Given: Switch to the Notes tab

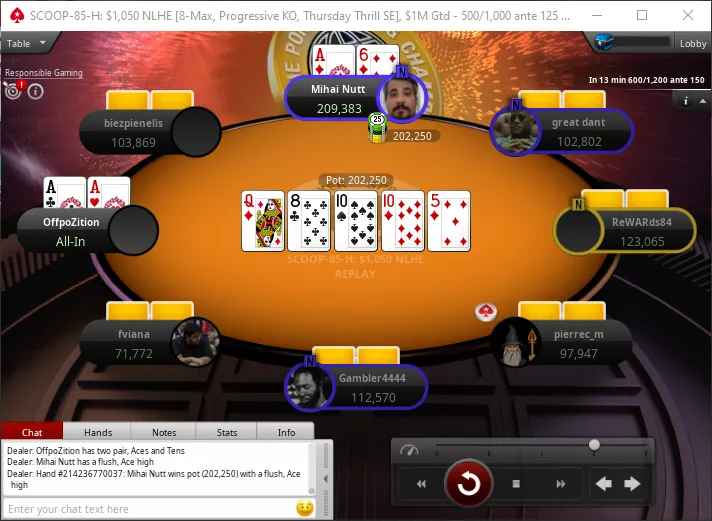Looking at the screenshot, I should click(x=164, y=432).
